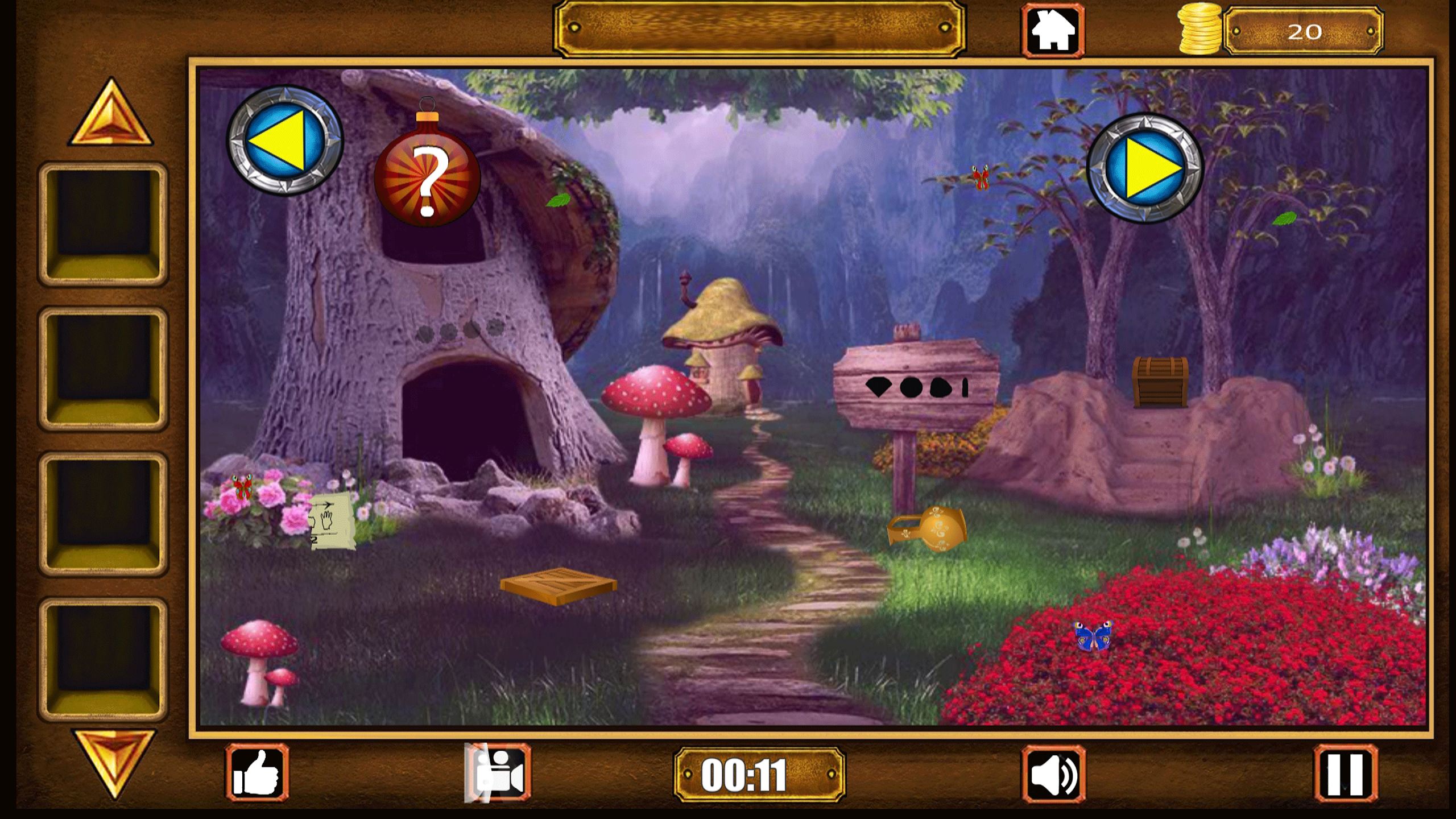Return to the home screen
Viewport: 1456px width, 819px height.
point(1053,31)
